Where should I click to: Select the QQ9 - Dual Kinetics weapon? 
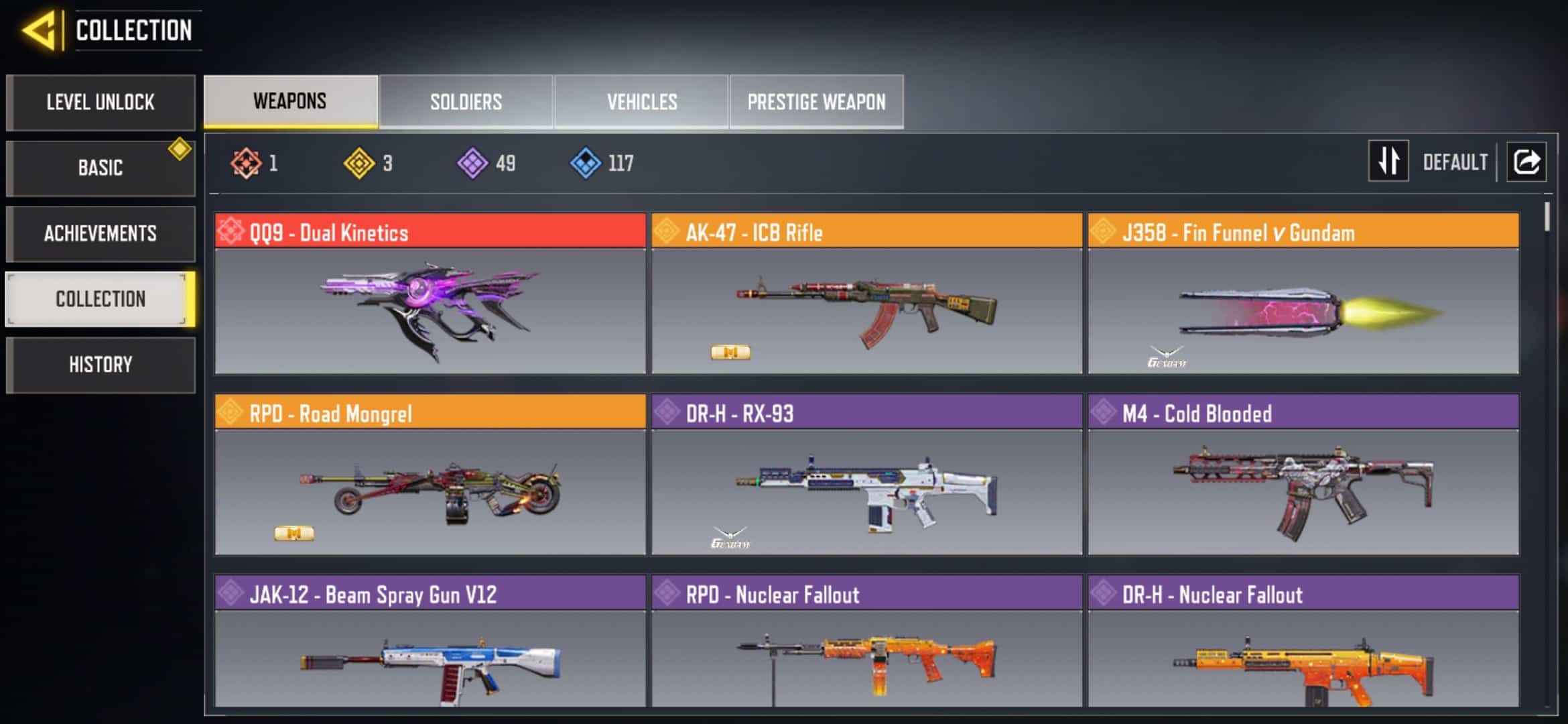[x=430, y=294]
